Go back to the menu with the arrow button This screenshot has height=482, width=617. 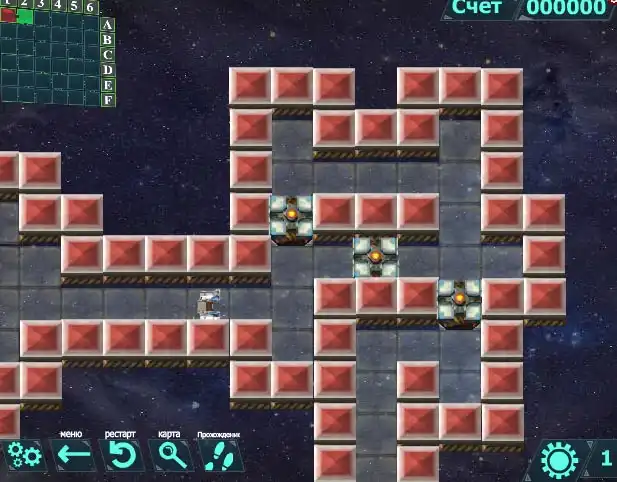pyautogui.click(x=72, y=457)
